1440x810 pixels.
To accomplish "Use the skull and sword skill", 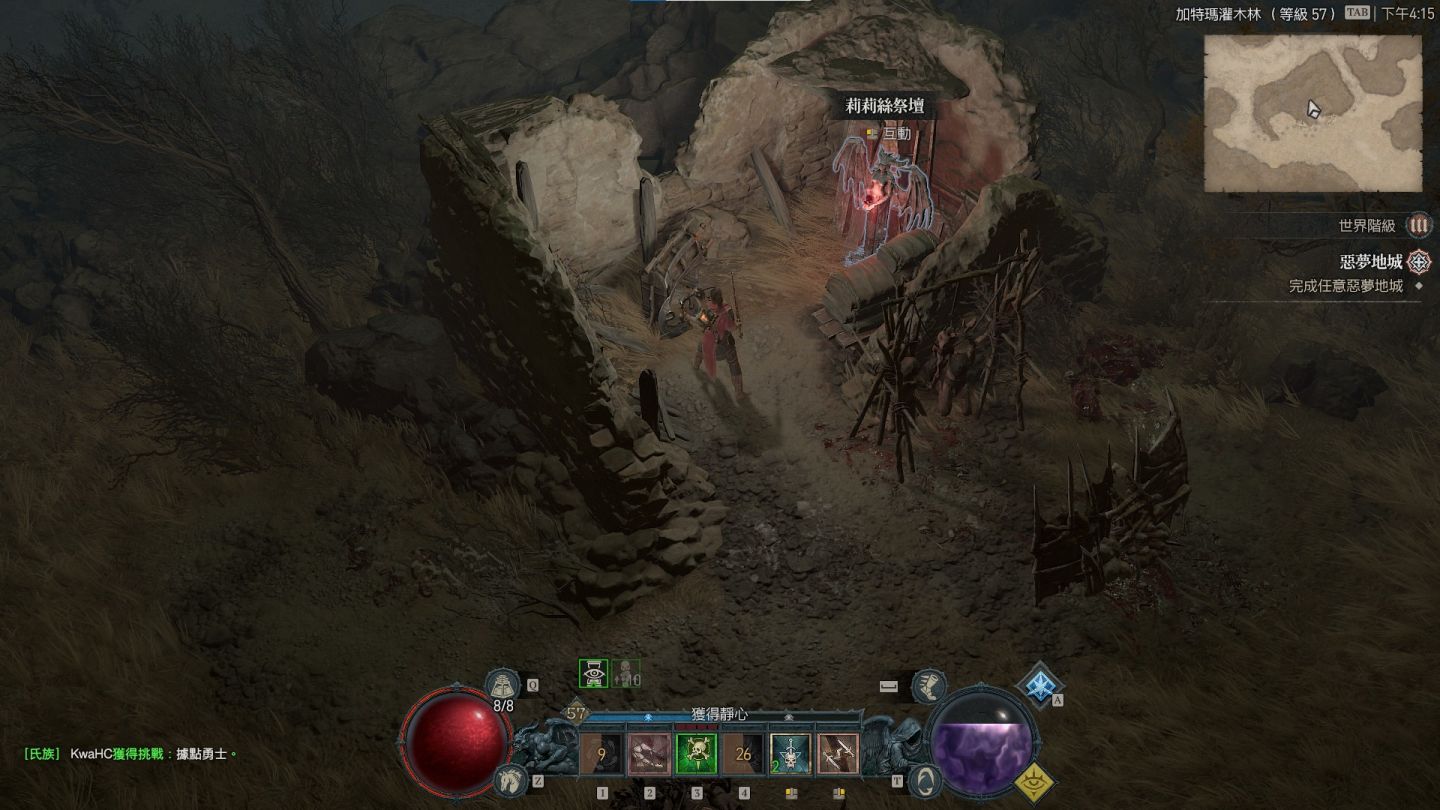I will [790, 754].
